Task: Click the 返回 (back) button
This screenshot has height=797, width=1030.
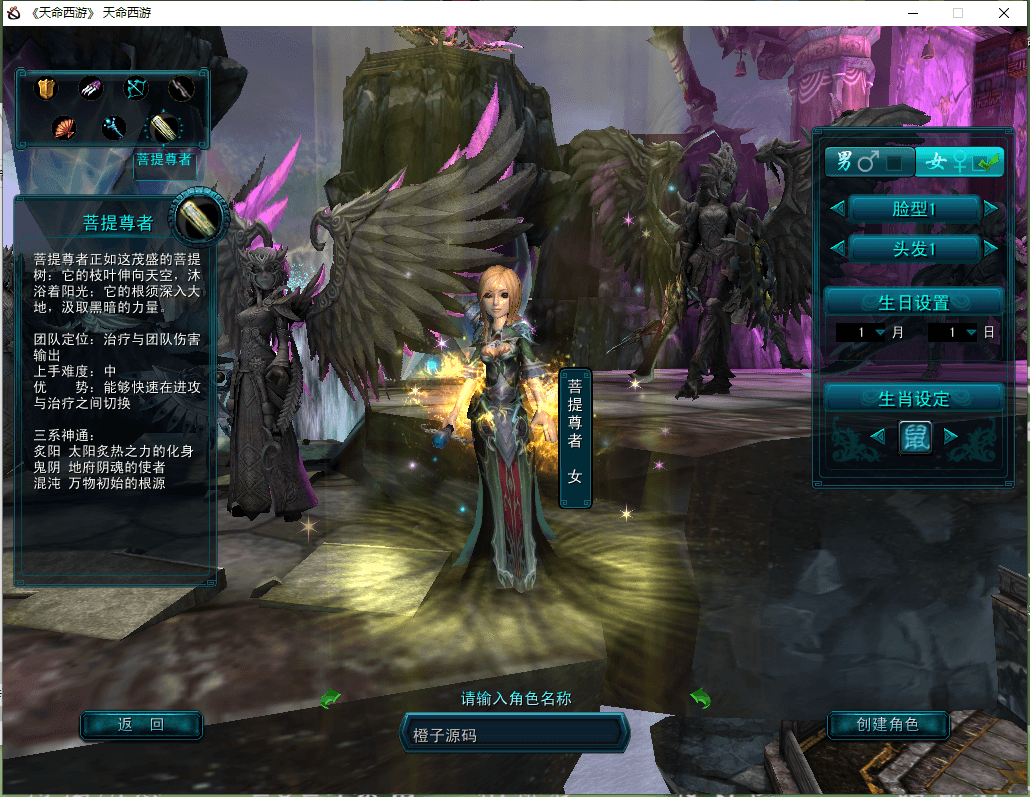Action: pyautogui.click(x=141, y=725)
